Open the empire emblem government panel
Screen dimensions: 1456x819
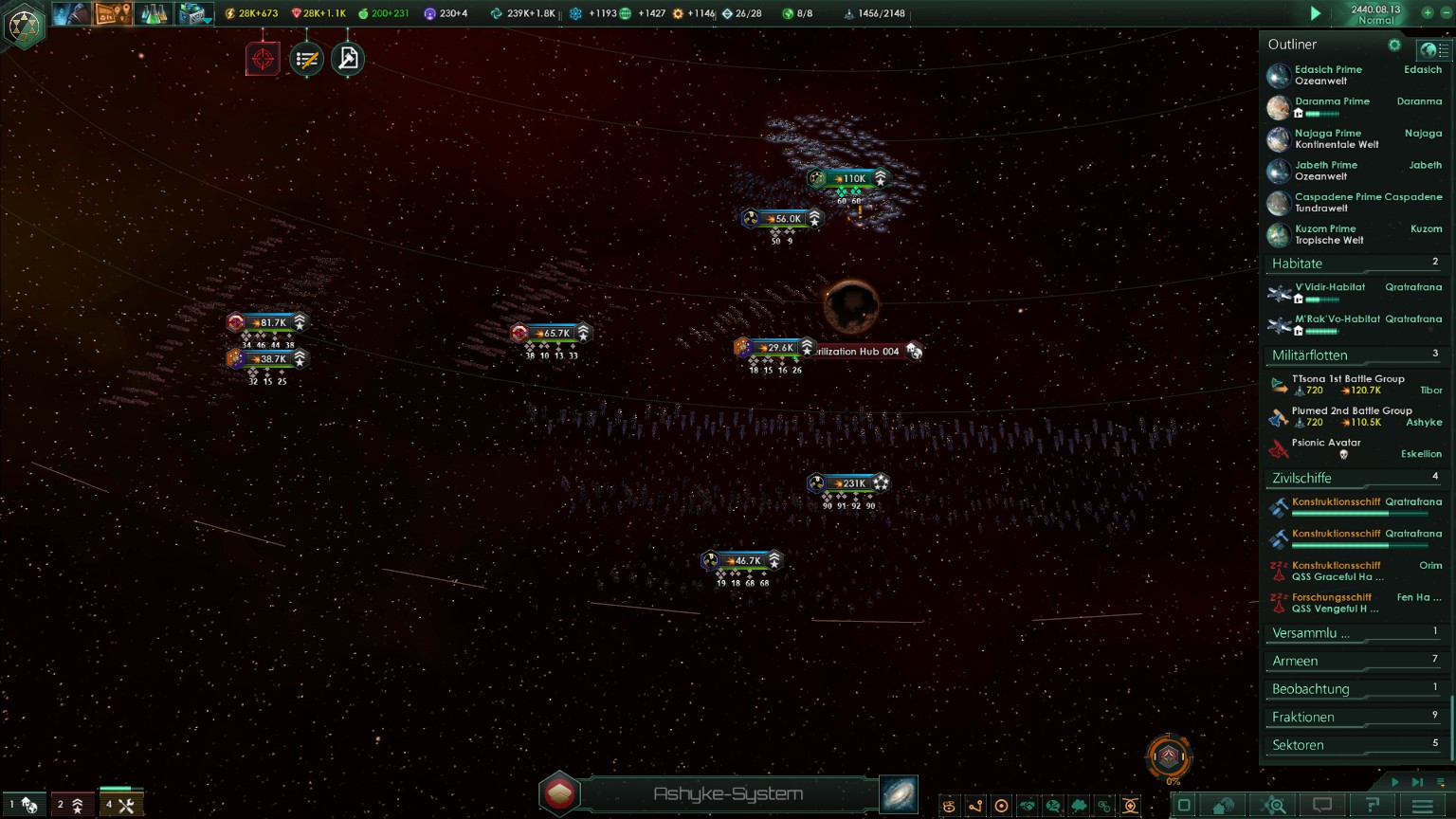23,25
